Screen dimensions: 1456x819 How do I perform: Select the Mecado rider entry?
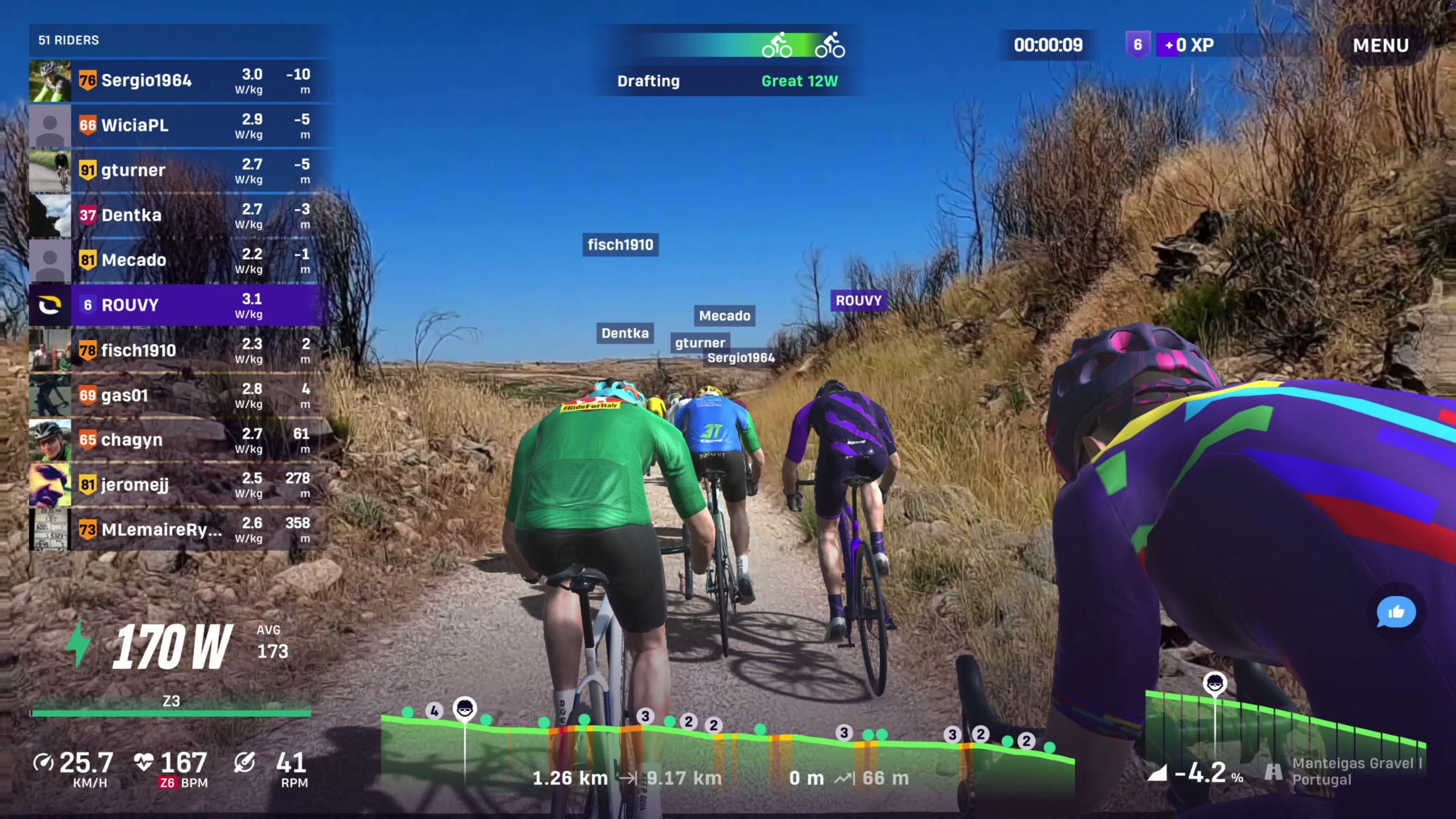181,260
